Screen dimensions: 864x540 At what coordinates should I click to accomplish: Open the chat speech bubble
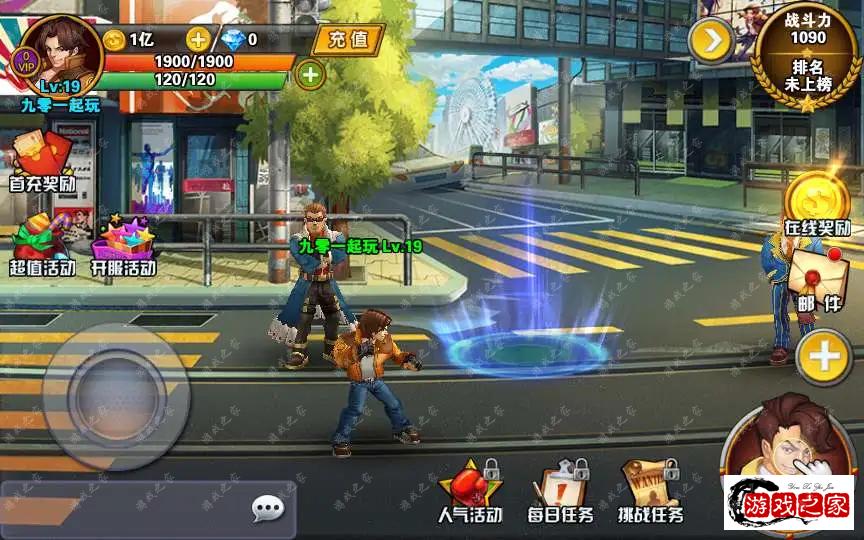267,510
